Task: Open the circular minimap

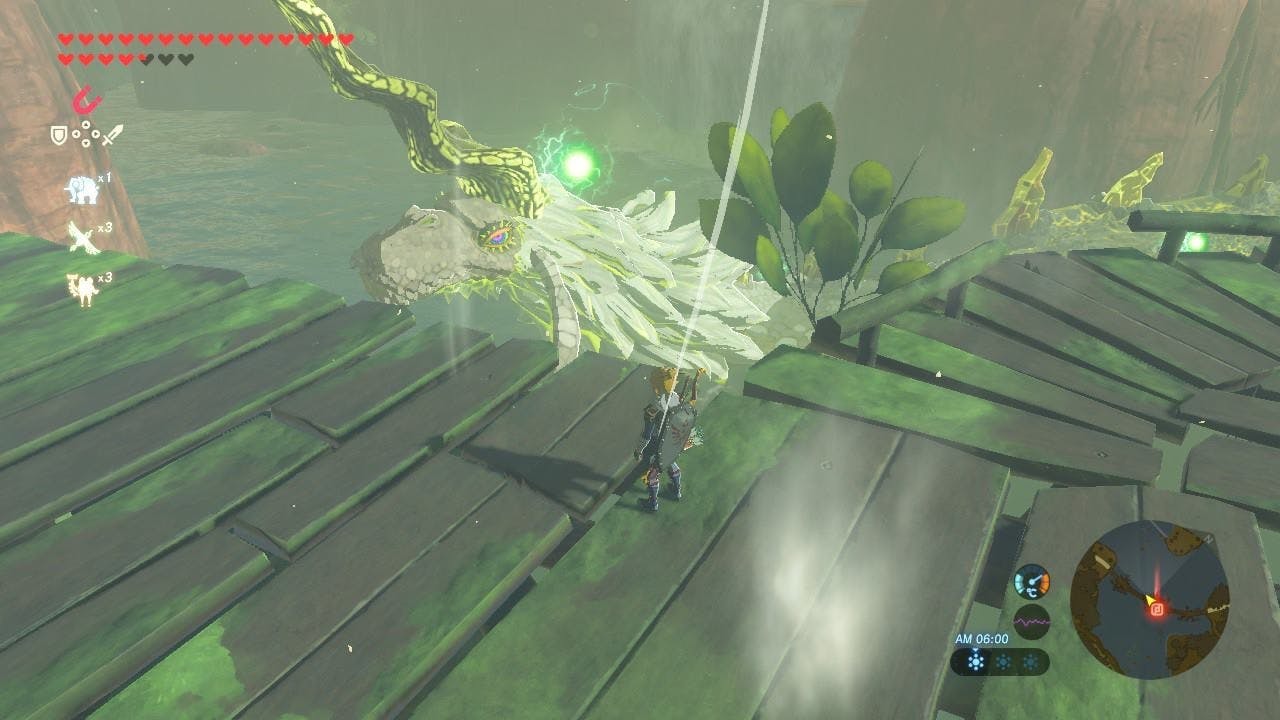Action: click(x=1149, y=600)
